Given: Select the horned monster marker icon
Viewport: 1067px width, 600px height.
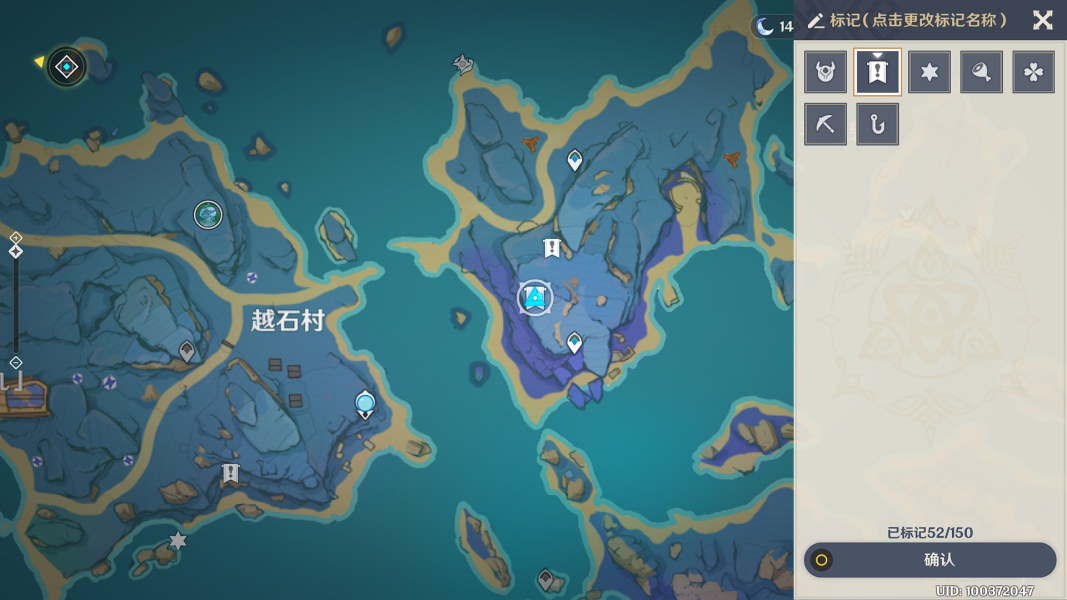Looking at the screenshot, I should click(826, 72).
